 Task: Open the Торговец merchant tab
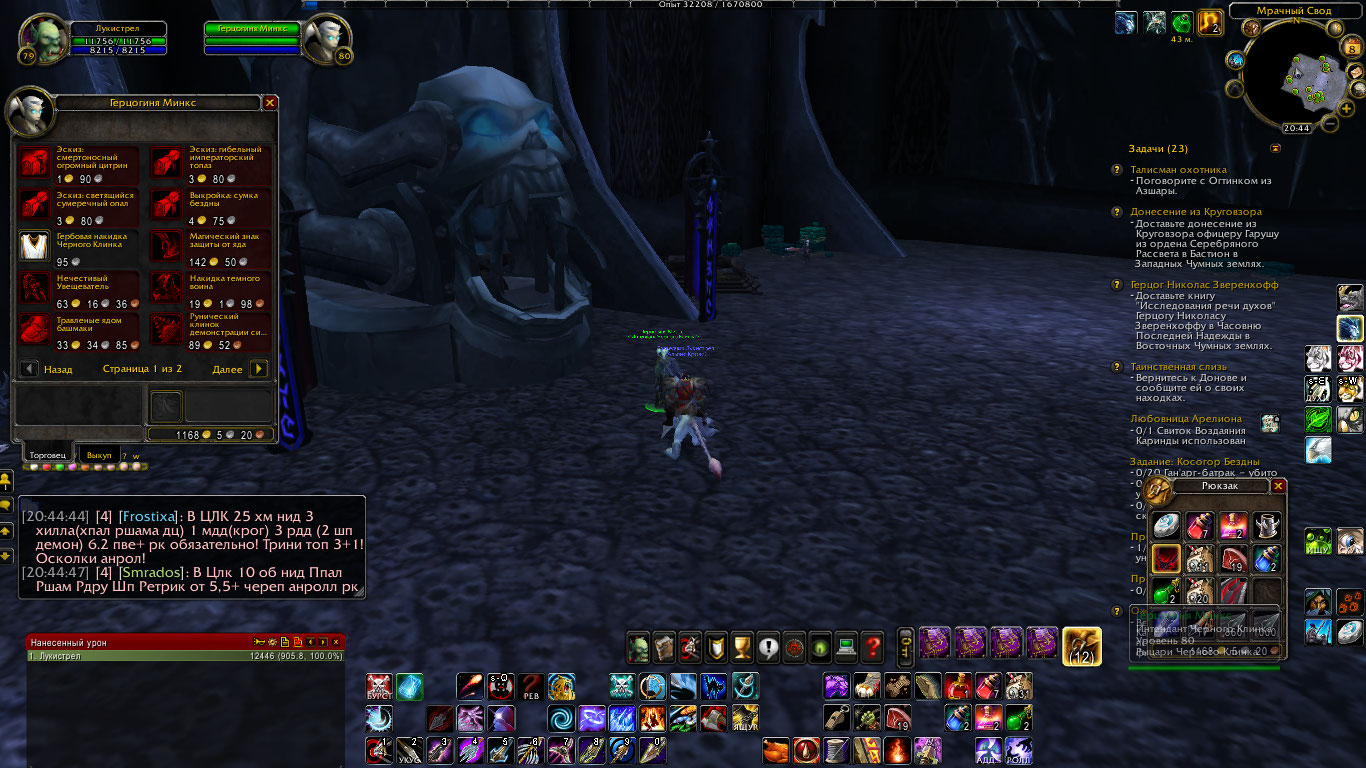tap(48, 455)
